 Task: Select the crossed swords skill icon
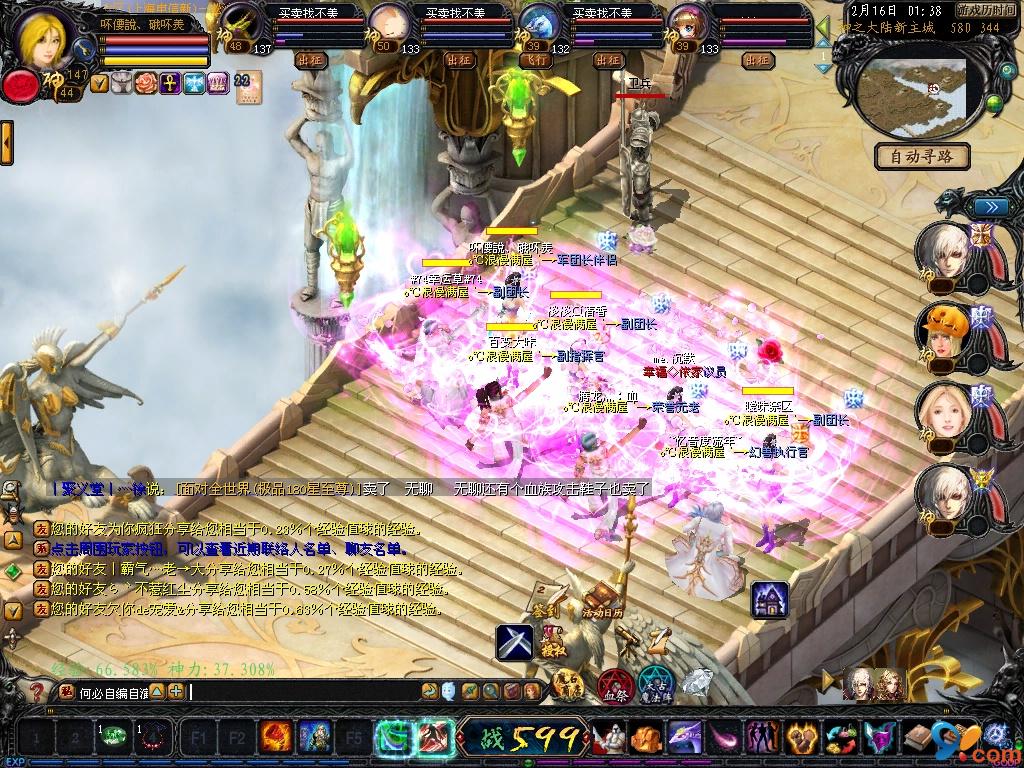coord(515,642)
